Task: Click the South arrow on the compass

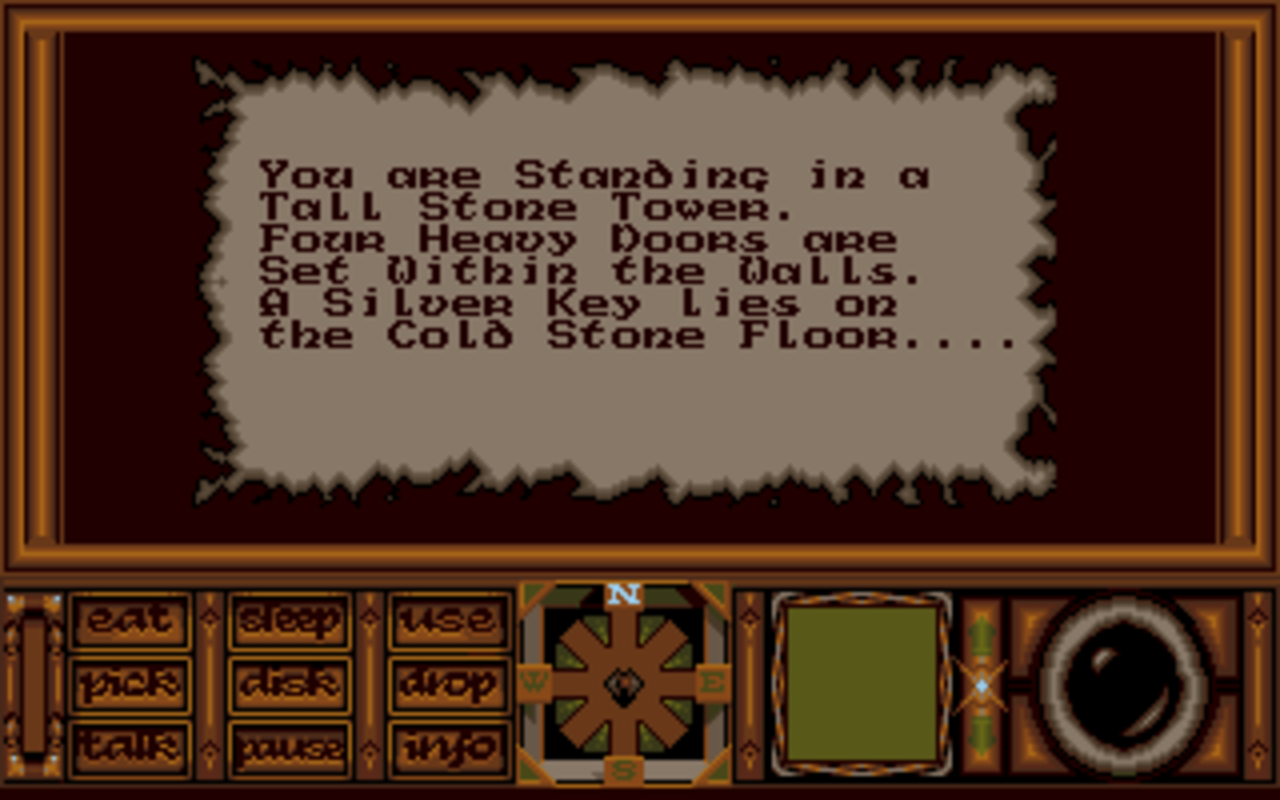Action: click(x=625, y=740)
